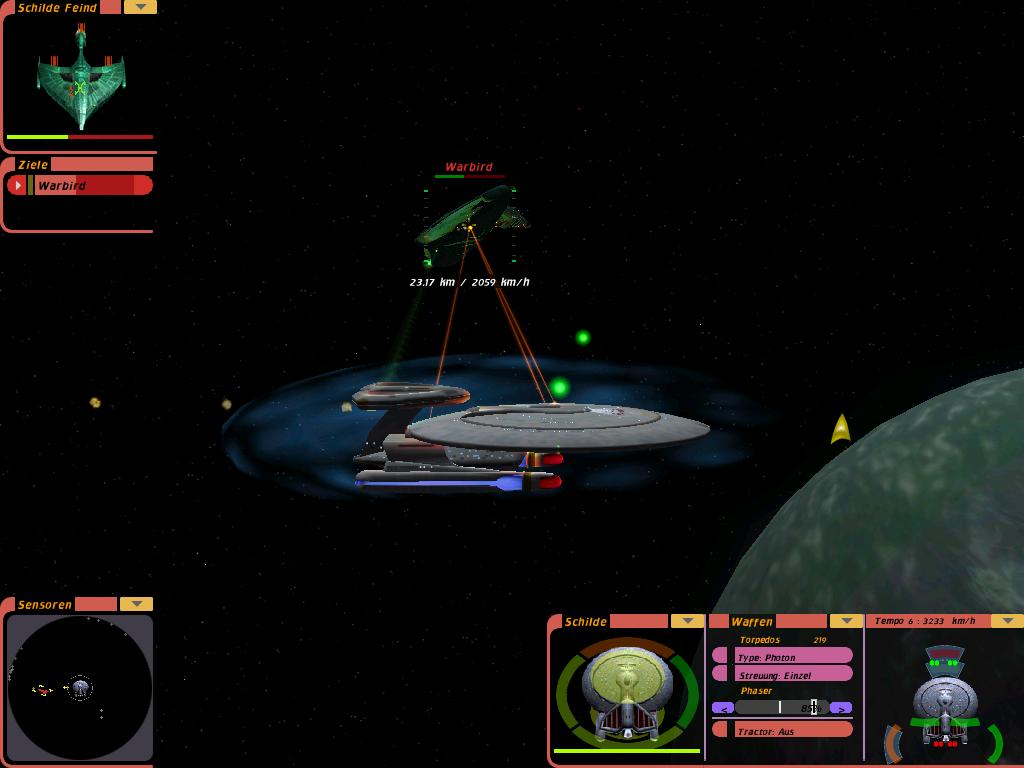Collapse the Tempo speed panel with its arrow
Viewport: 1024px width, 768px height.
(x=1006, y=621)
